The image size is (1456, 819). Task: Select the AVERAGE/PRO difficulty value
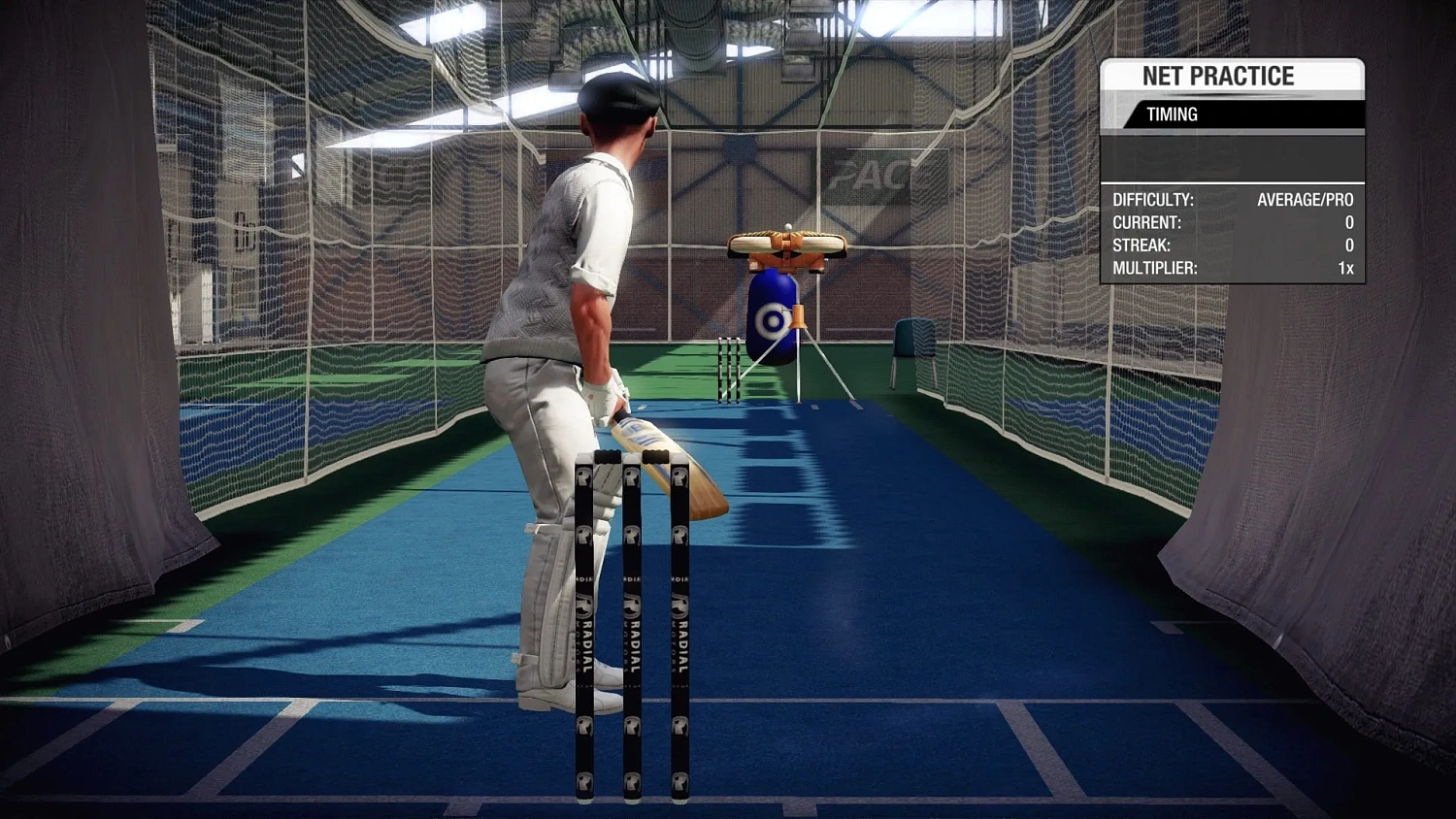(x=1306, y=200)
